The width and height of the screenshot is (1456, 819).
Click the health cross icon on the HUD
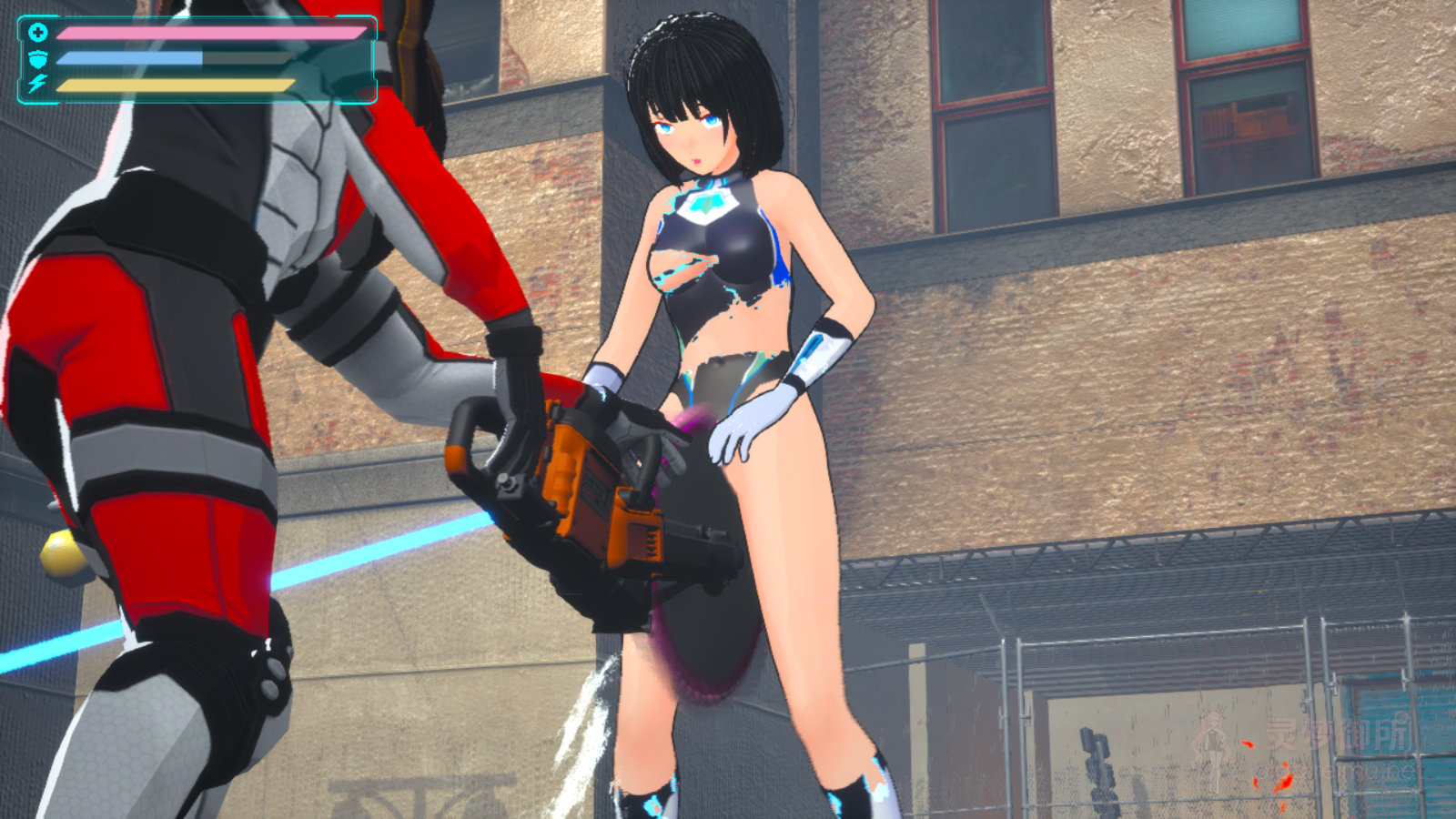(38, 33)
